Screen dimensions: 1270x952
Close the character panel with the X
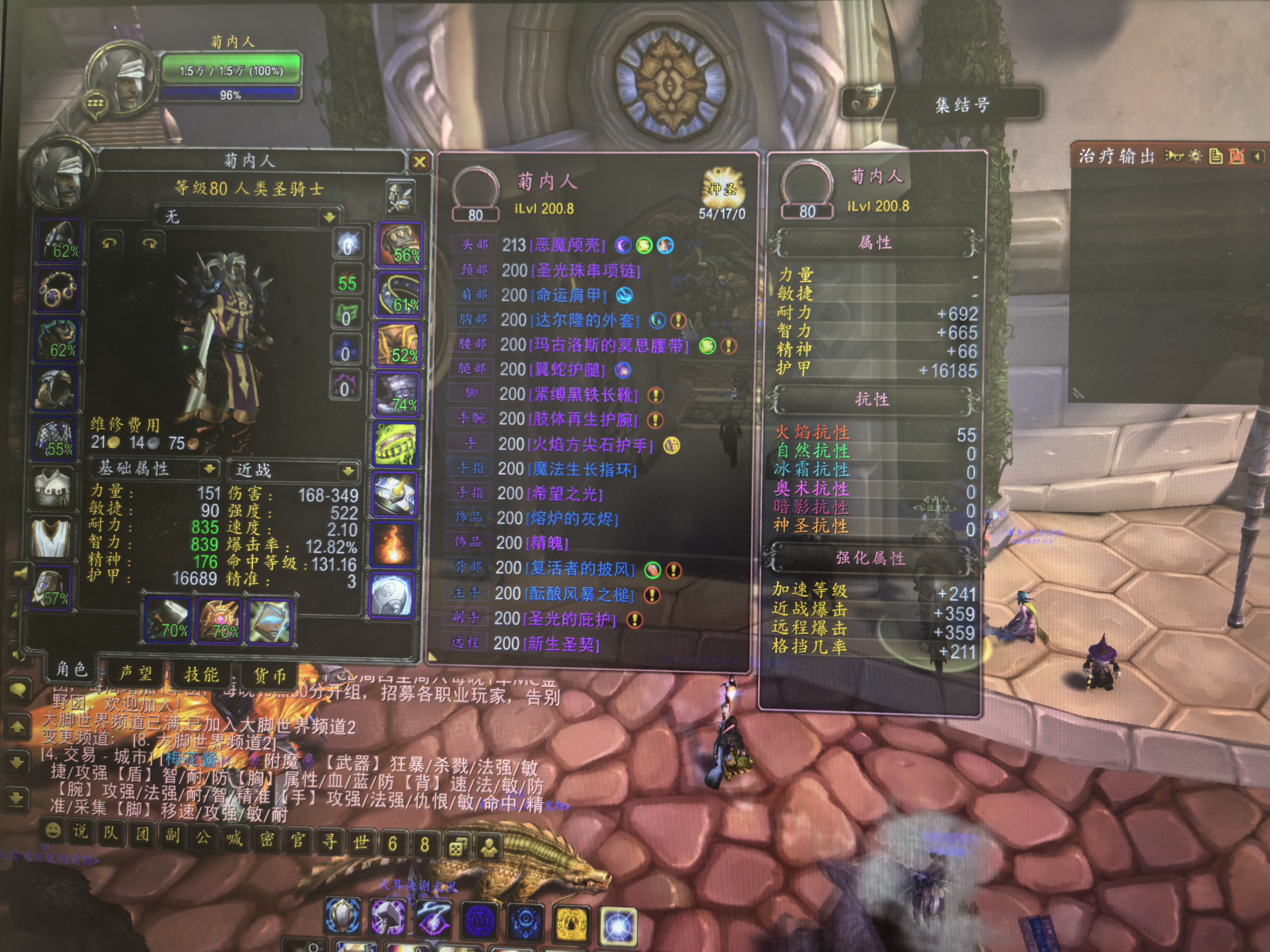pos(420,162)
